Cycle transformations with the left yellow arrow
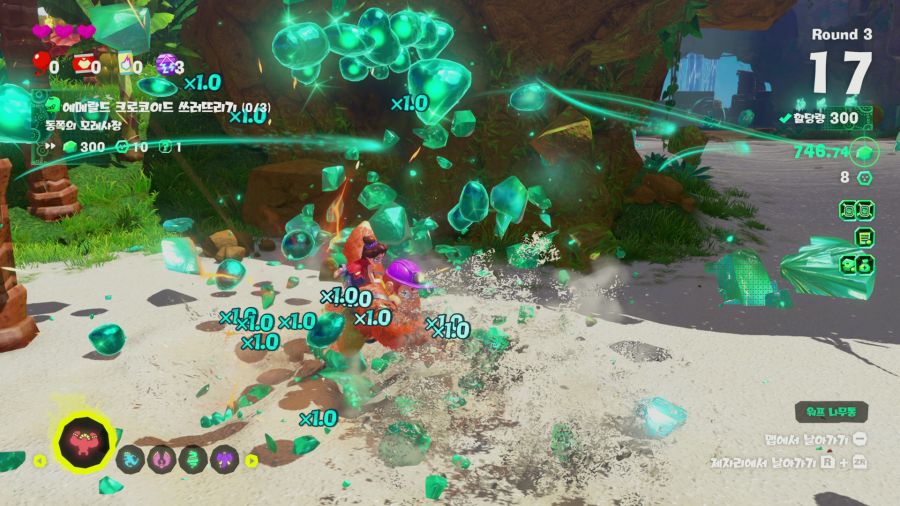The width and height of the screenshot is (900, 506). (x=40, y=461)
